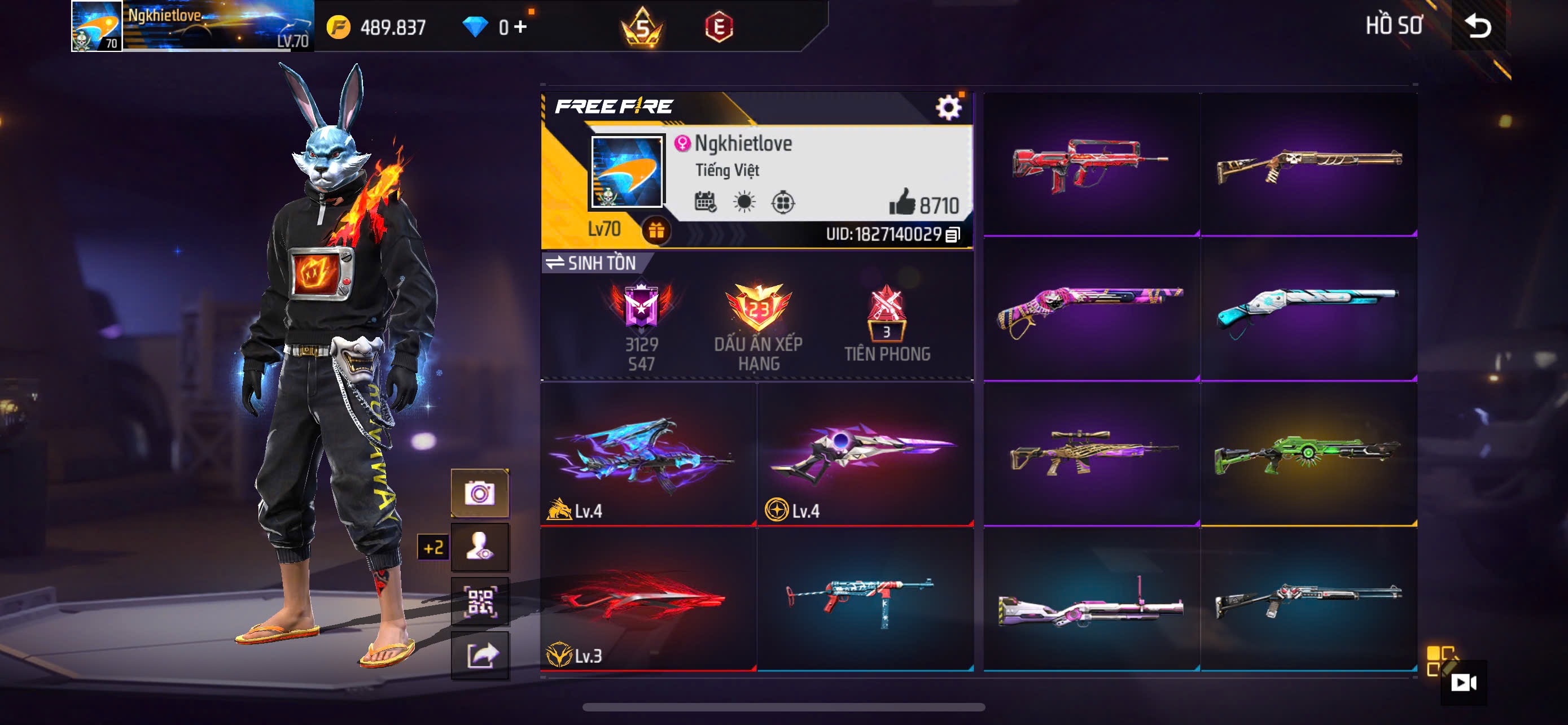Screen dimensions: 1568x725
Task: Share profile with arrow share button
Action: coord(480,656)
